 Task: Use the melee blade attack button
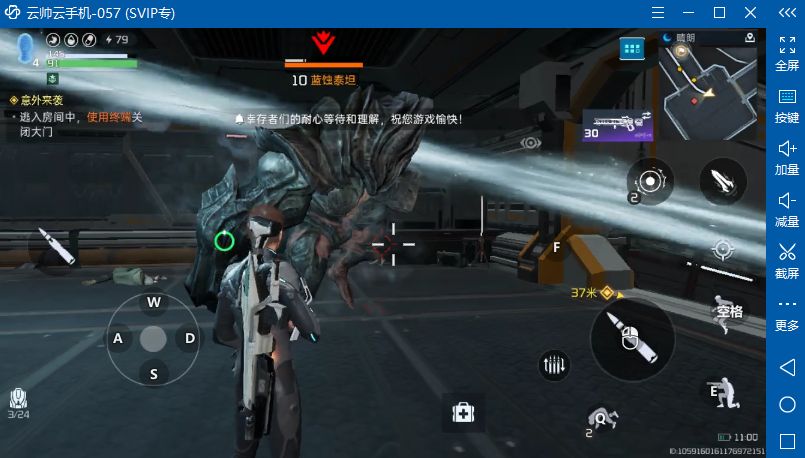pyautogui.click(x=722, y=181)
